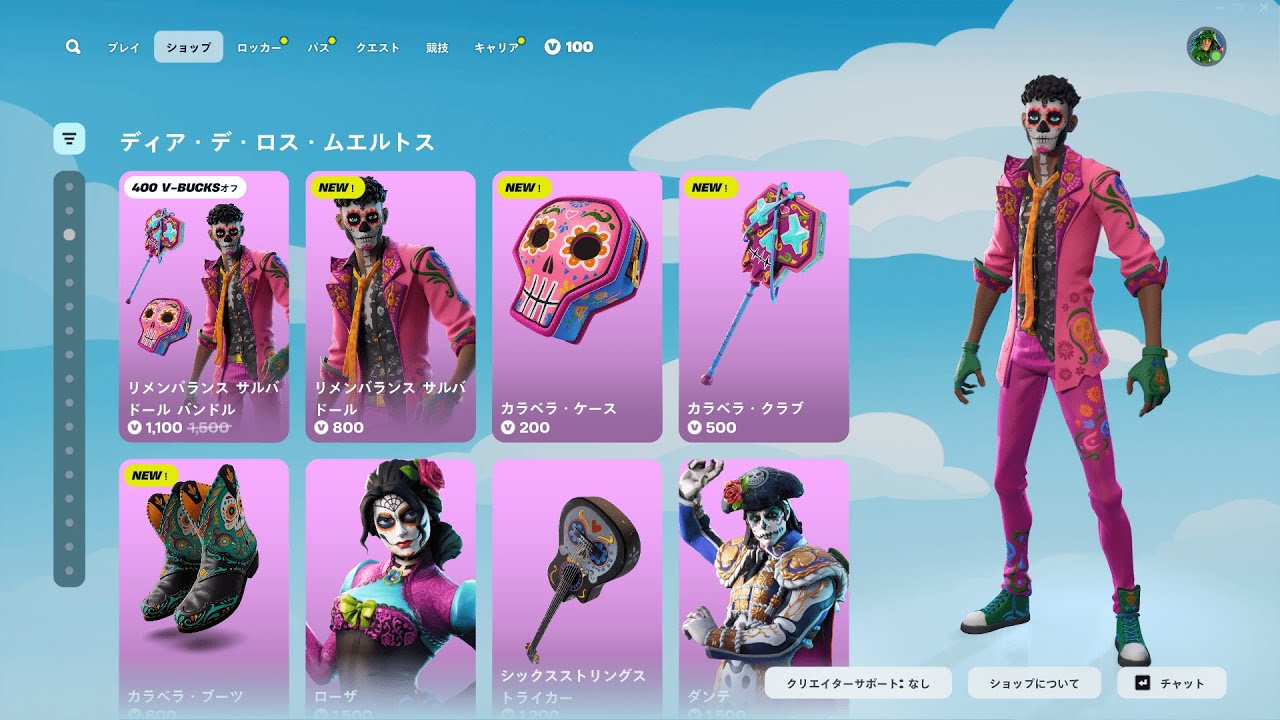Switch to the 競技 tab
This screenshot has height=720, width=1280.
(x=437, y=47)
